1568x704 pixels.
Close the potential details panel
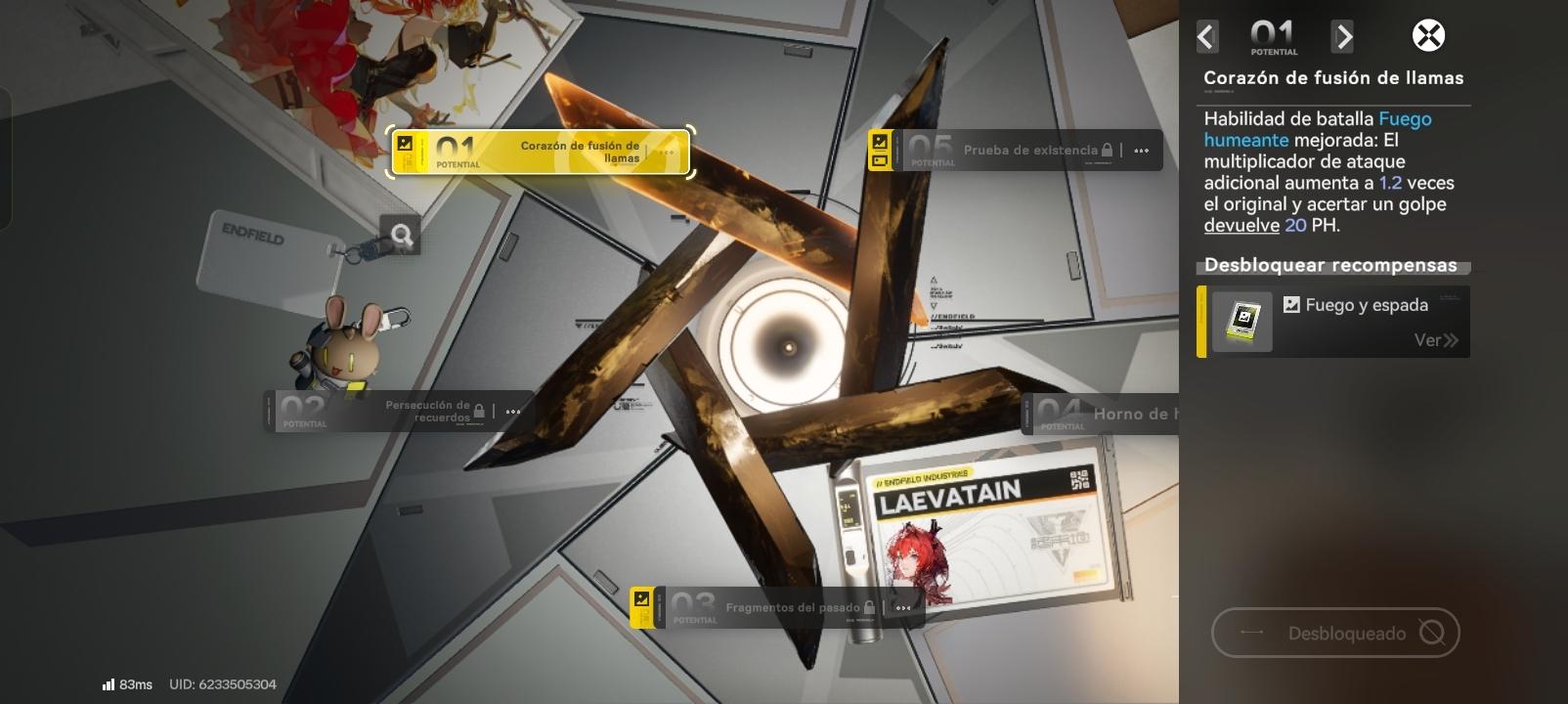[1428, 36]
